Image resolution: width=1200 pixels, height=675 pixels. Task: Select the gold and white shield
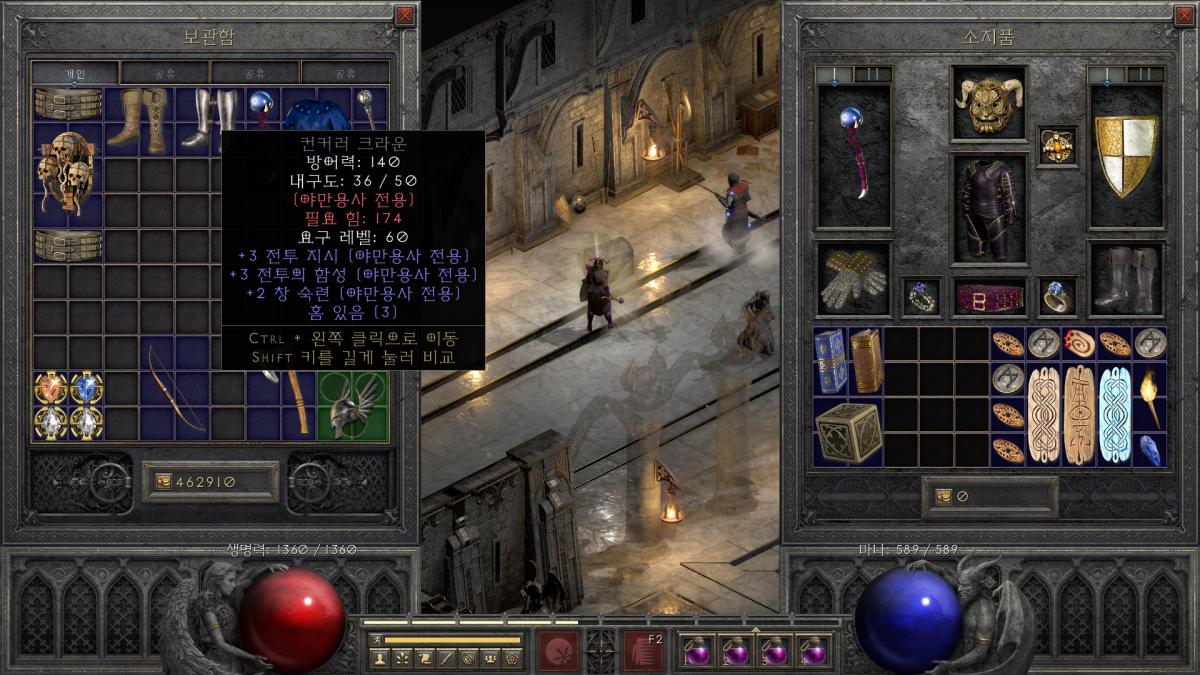(x=1126, y=156)
